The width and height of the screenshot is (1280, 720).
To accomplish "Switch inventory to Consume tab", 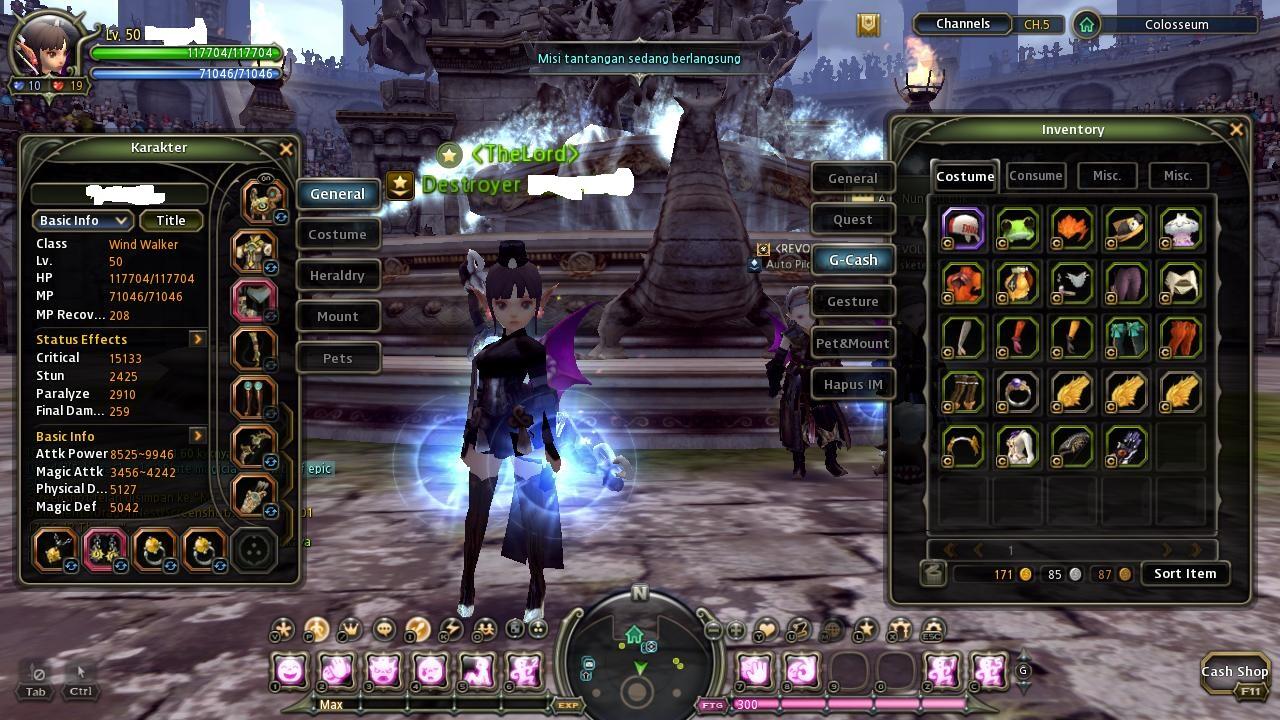I will [1035, 176].
